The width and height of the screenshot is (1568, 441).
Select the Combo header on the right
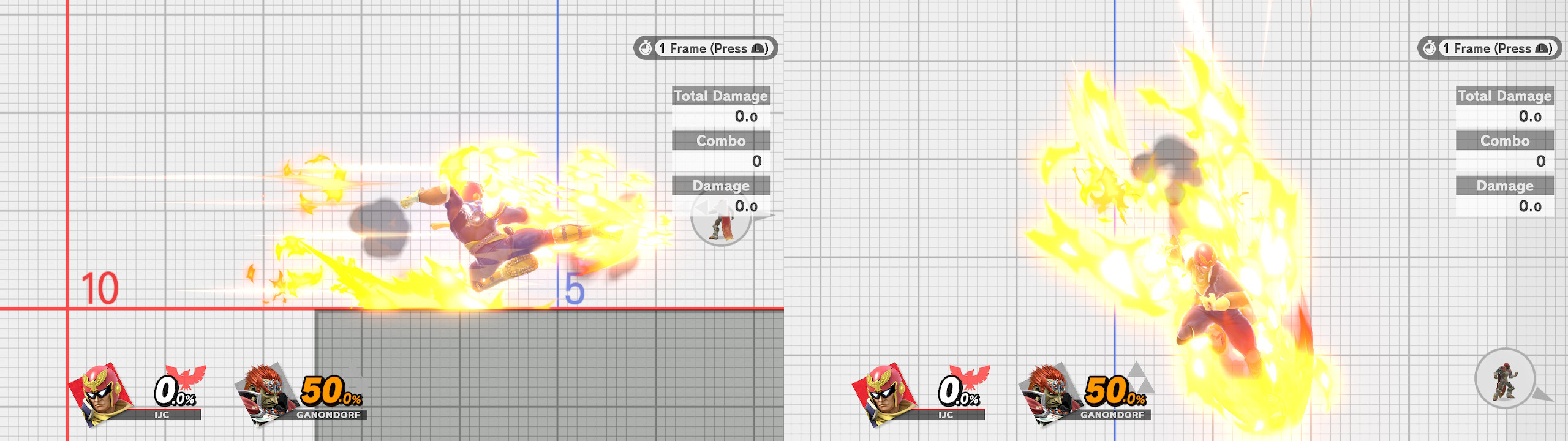click(1506, 141)
